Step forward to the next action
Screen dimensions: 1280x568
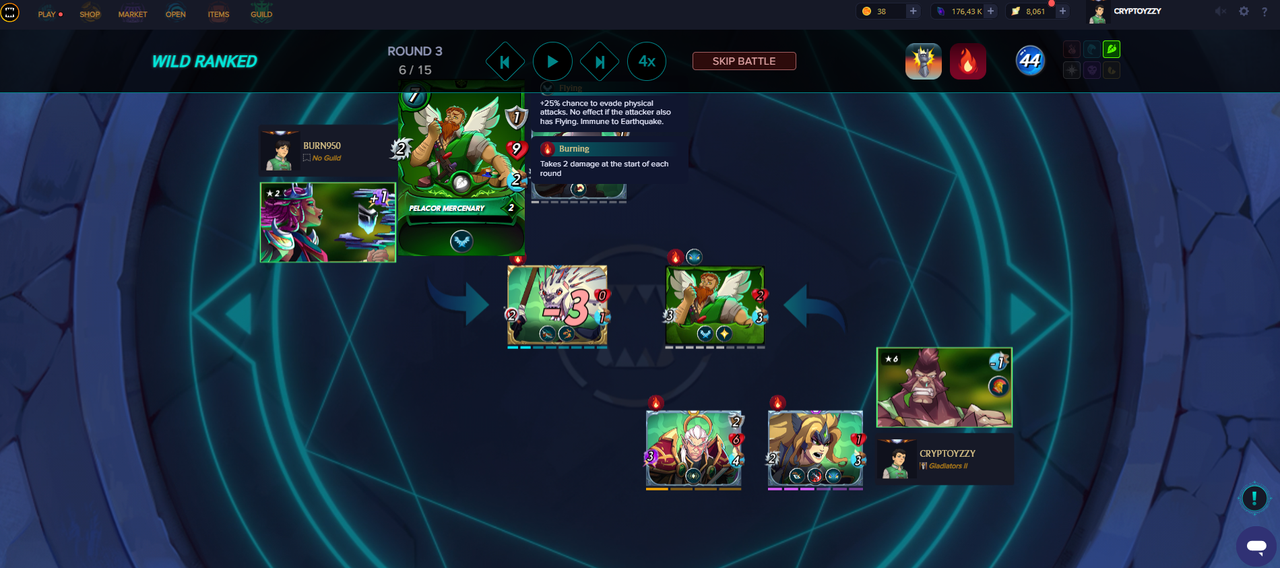click(x=600, y=61)
